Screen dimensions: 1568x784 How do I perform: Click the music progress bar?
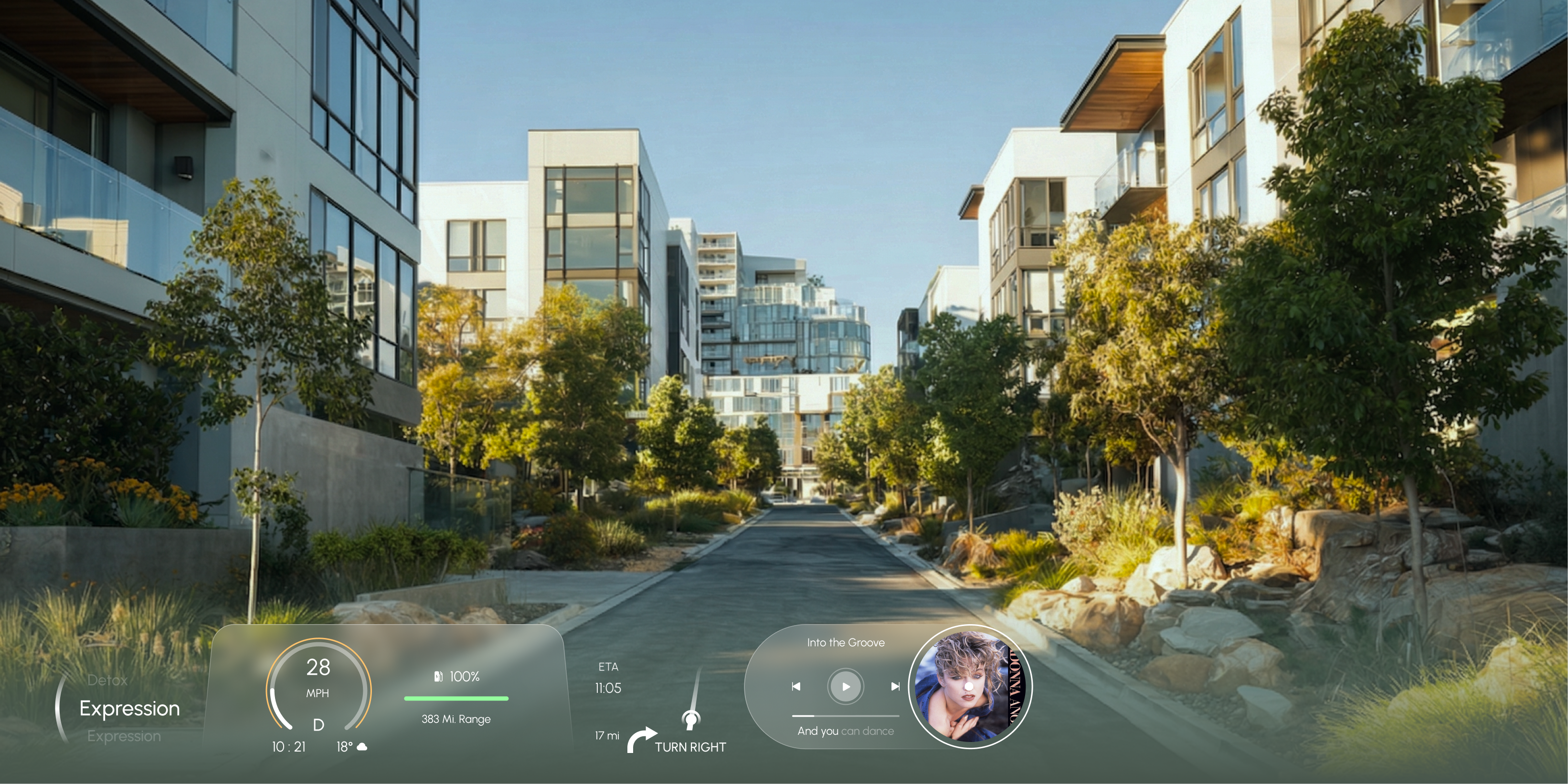(x=846, y=716)
